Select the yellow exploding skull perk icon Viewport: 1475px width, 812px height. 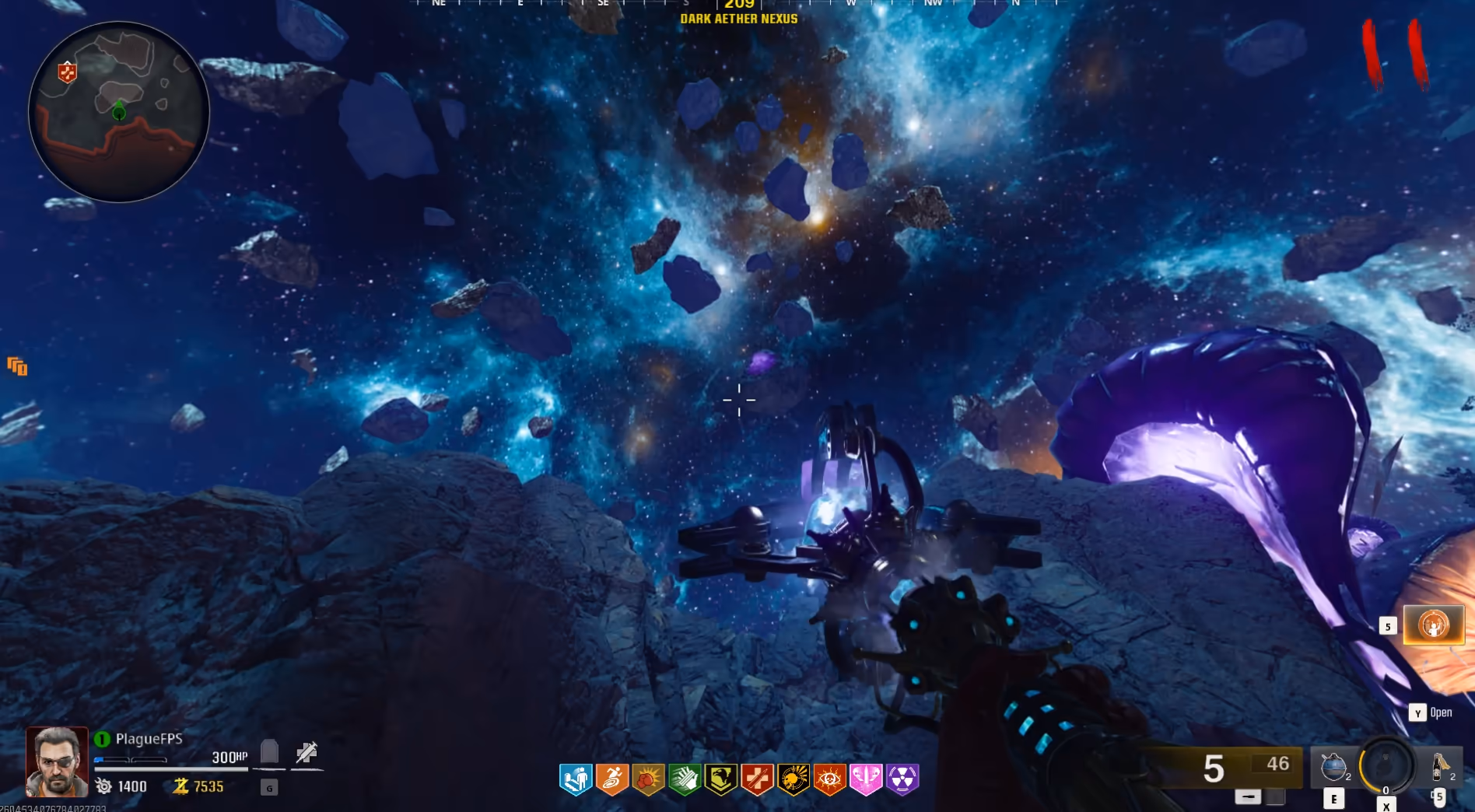click(794, 779)
